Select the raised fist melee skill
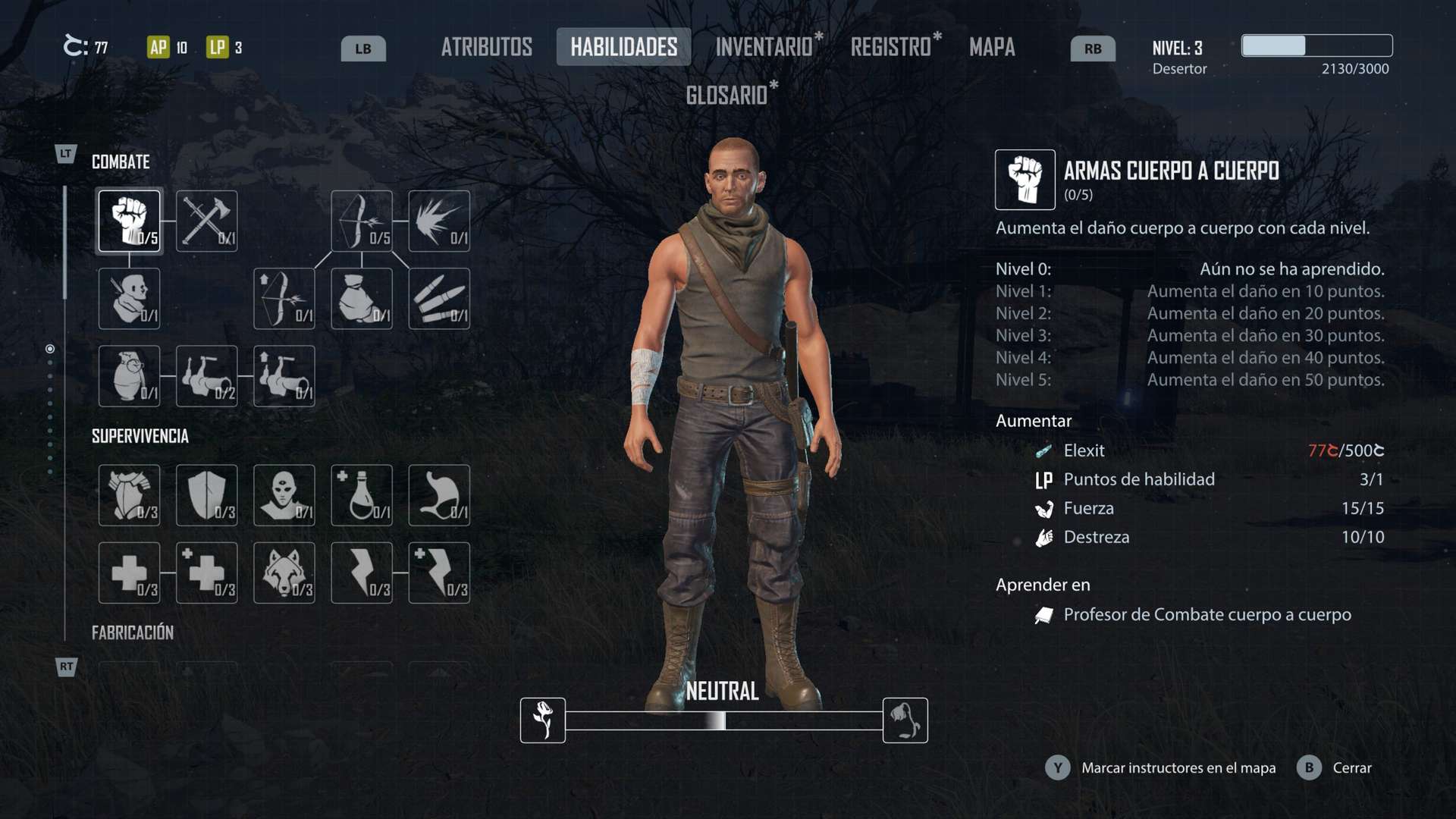The image size is (1456, 819). [130, 221]
